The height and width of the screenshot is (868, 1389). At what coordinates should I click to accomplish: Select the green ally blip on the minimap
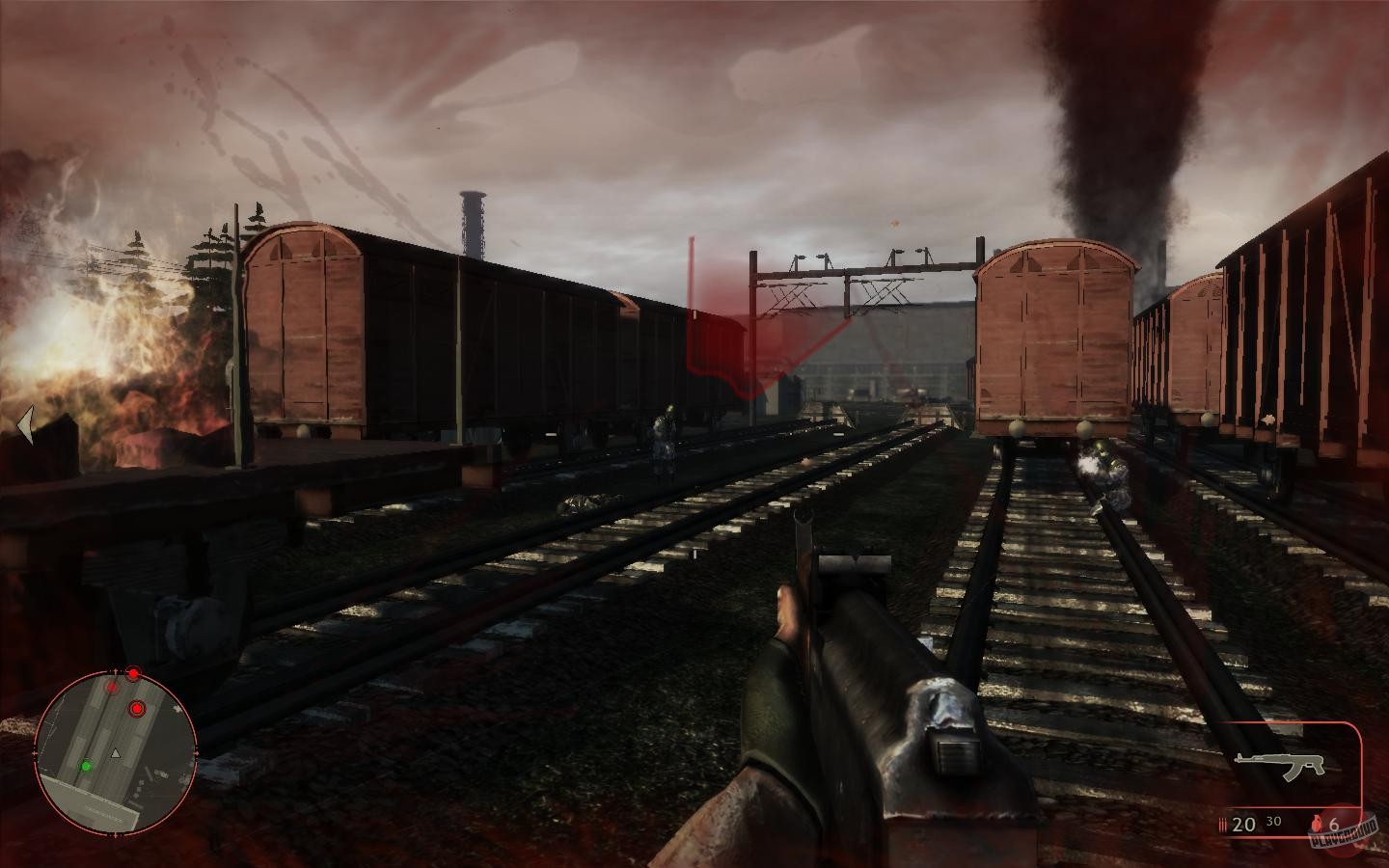pos(86,766)
